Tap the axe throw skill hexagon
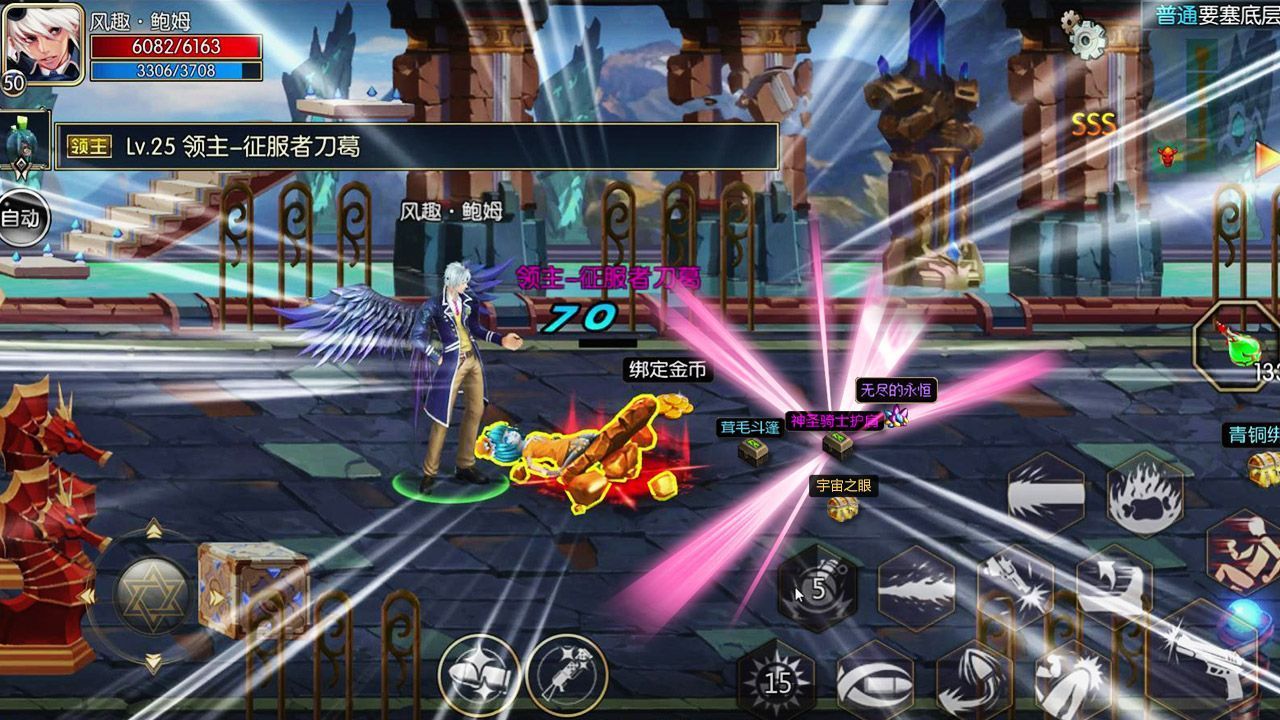Image resolution: width=1280 pixels, height=720 pixels. tap(1115, 585)
